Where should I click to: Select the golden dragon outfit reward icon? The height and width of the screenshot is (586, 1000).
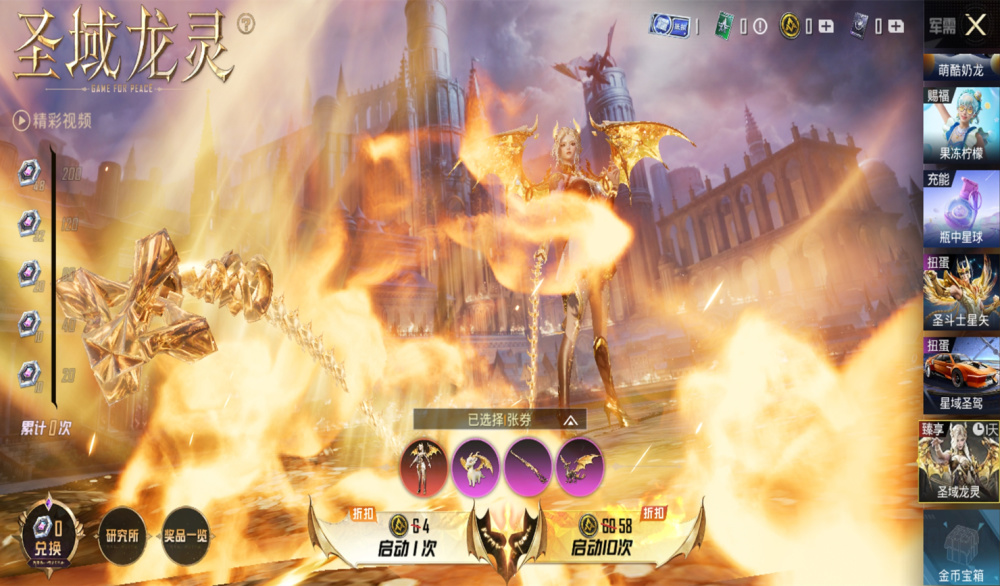pyautogui.click(x=424, y=466)
